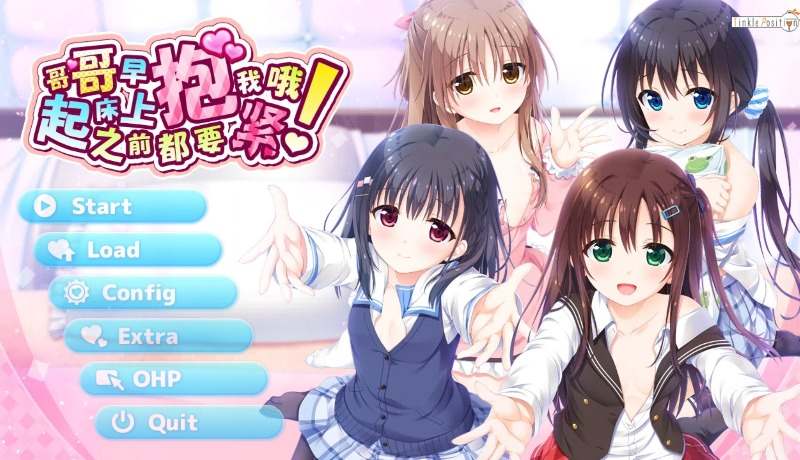Select the OHP button
Image resolution: width=800 pixels, height=460 pixels.
172,379
